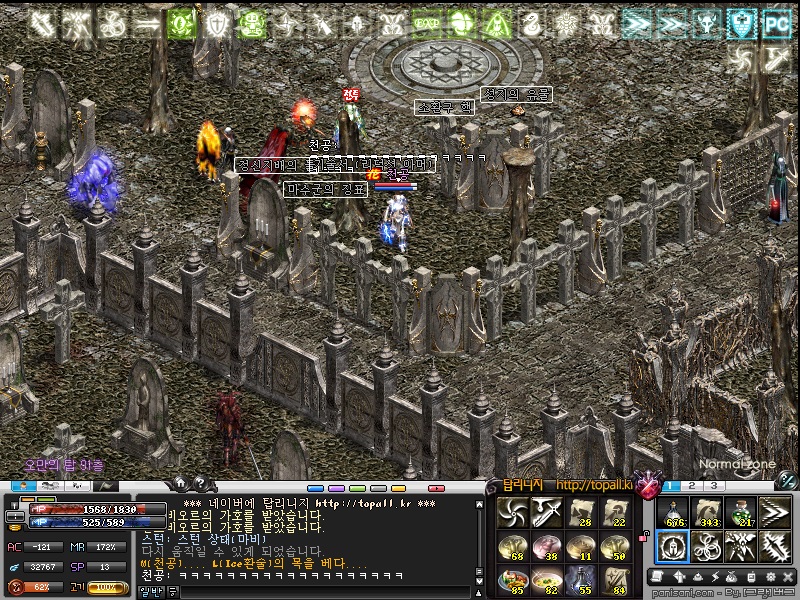Open the home button above chat
Viewport: 800px width, 600px height.
(181, 484)
